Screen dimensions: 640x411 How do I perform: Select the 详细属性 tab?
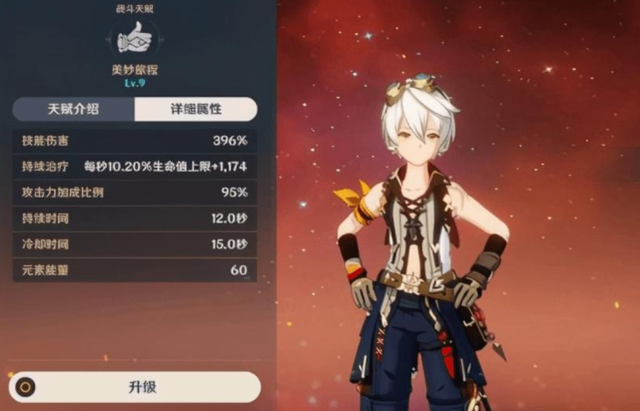coord(195,109)
